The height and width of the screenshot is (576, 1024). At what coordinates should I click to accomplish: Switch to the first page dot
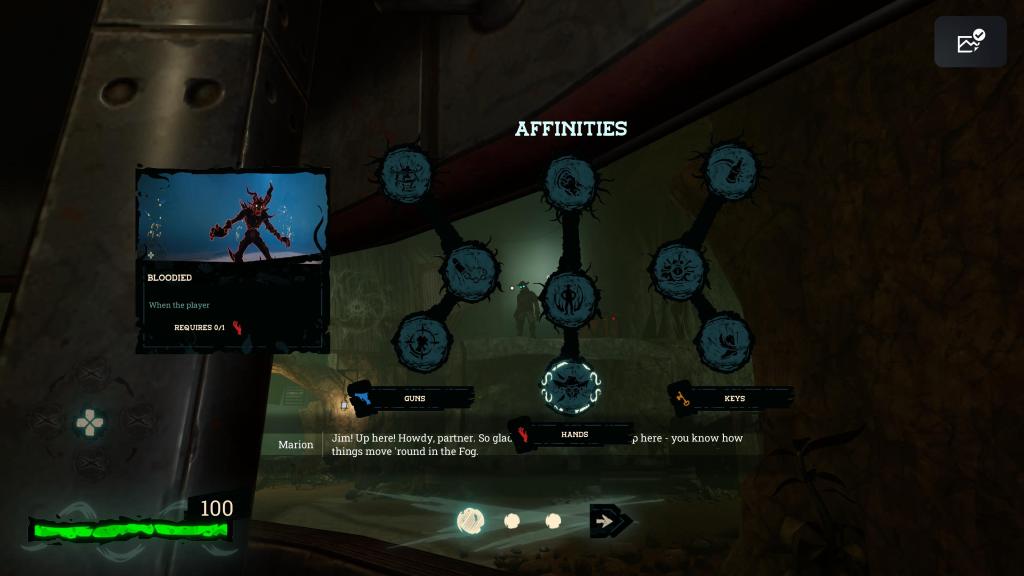(471, 521)
